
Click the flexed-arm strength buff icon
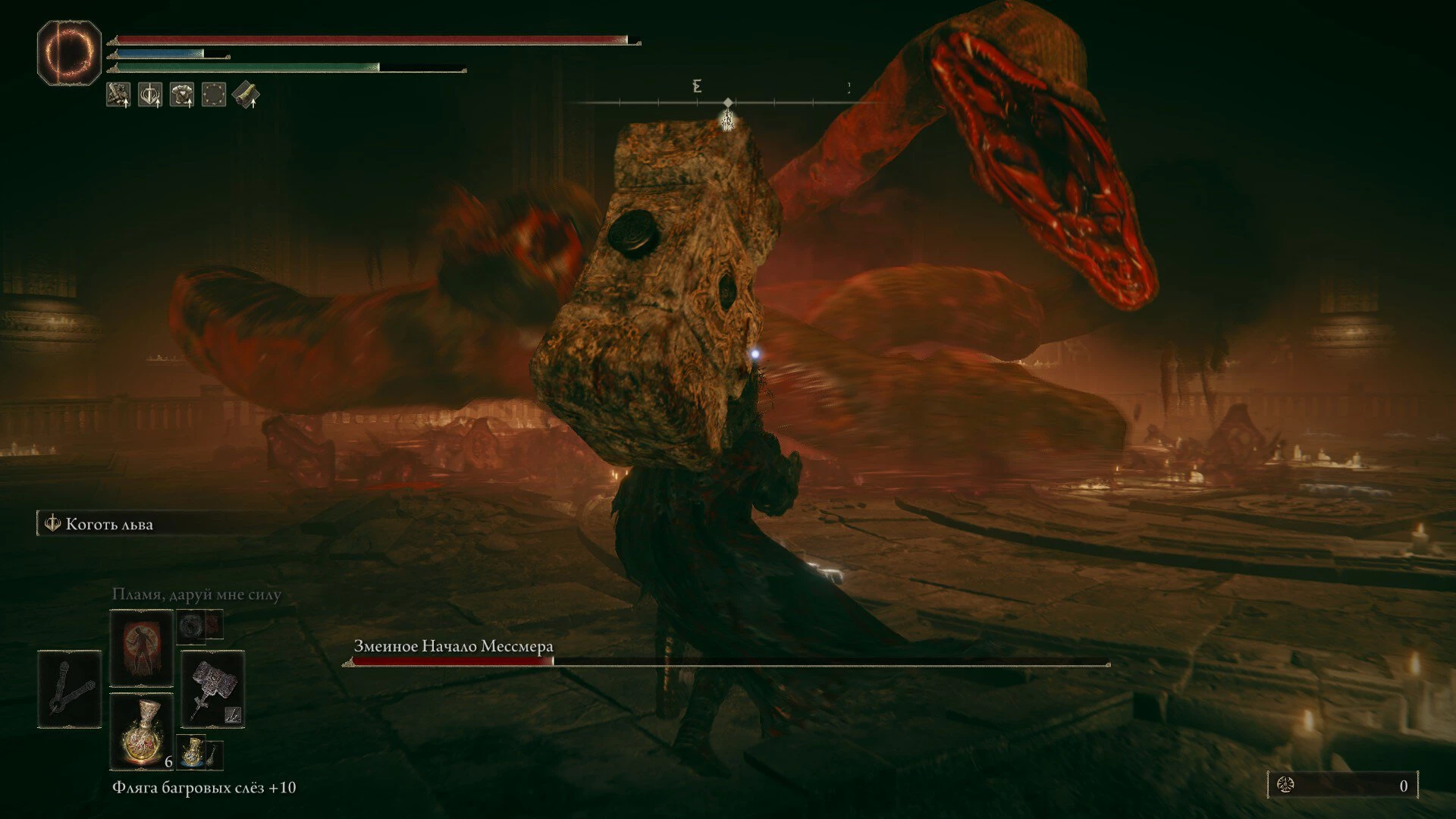118,95
